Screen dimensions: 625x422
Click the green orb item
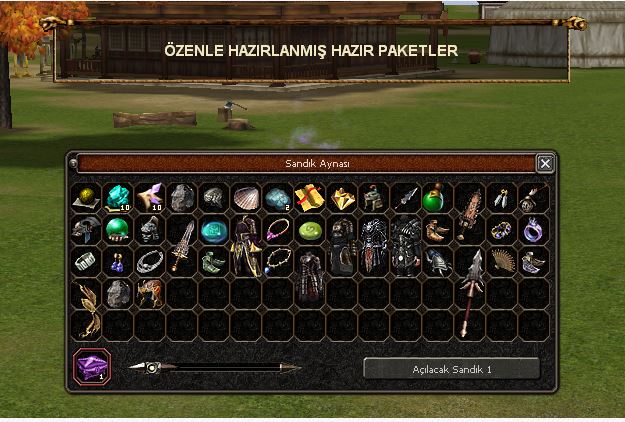pos(118,229)
